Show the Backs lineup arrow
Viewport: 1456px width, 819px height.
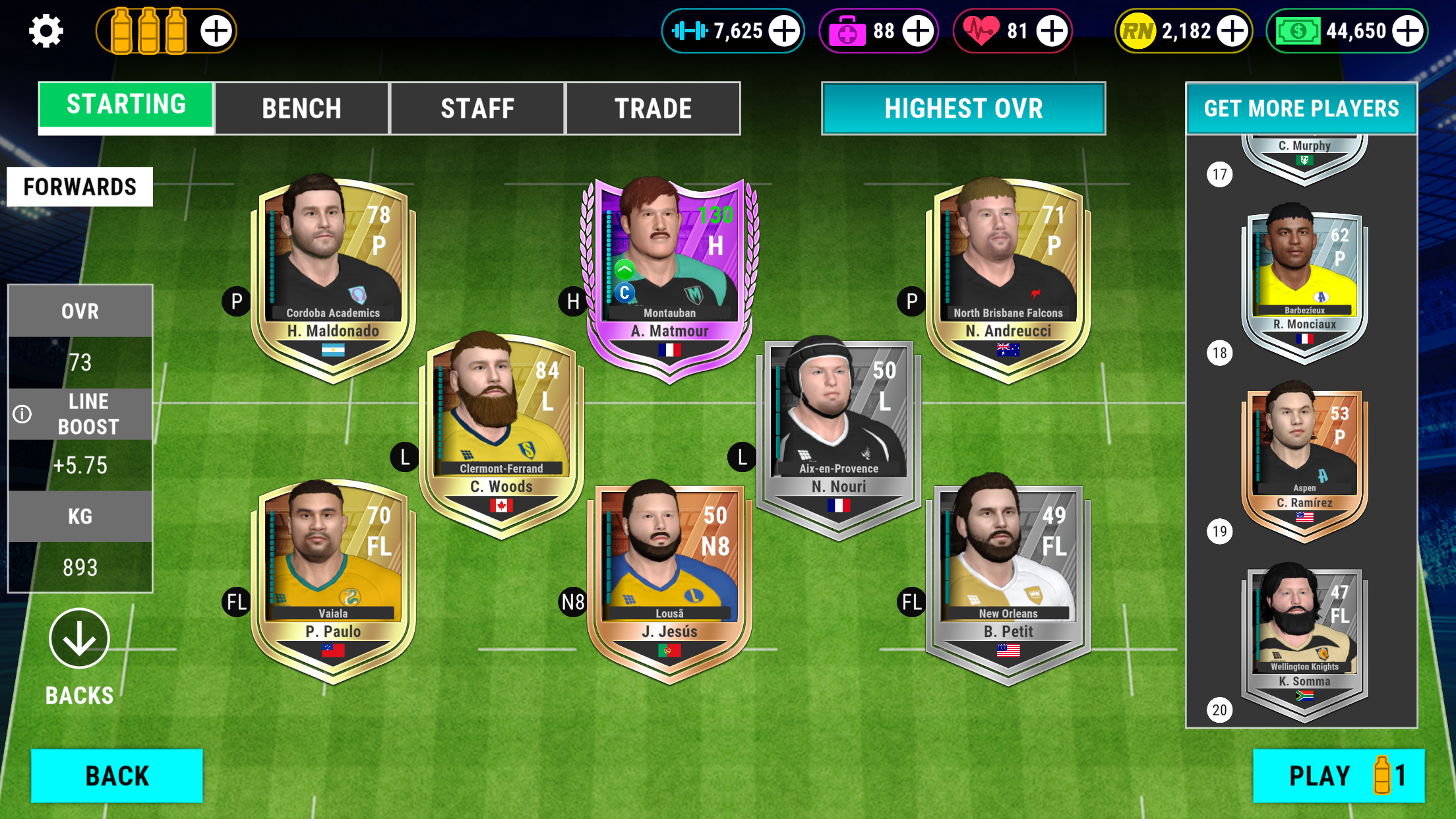(79, 638)
